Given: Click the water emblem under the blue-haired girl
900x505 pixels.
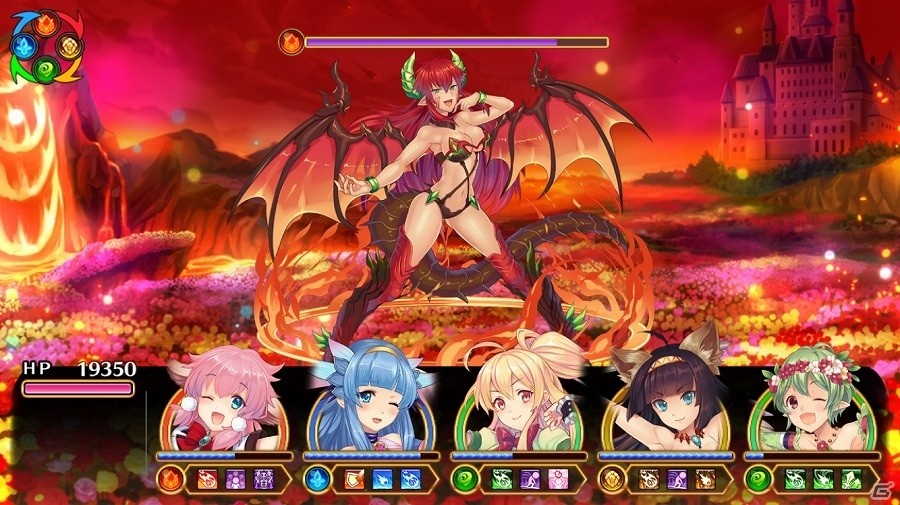Looking at the screenshot, I should tap(317, 479).
